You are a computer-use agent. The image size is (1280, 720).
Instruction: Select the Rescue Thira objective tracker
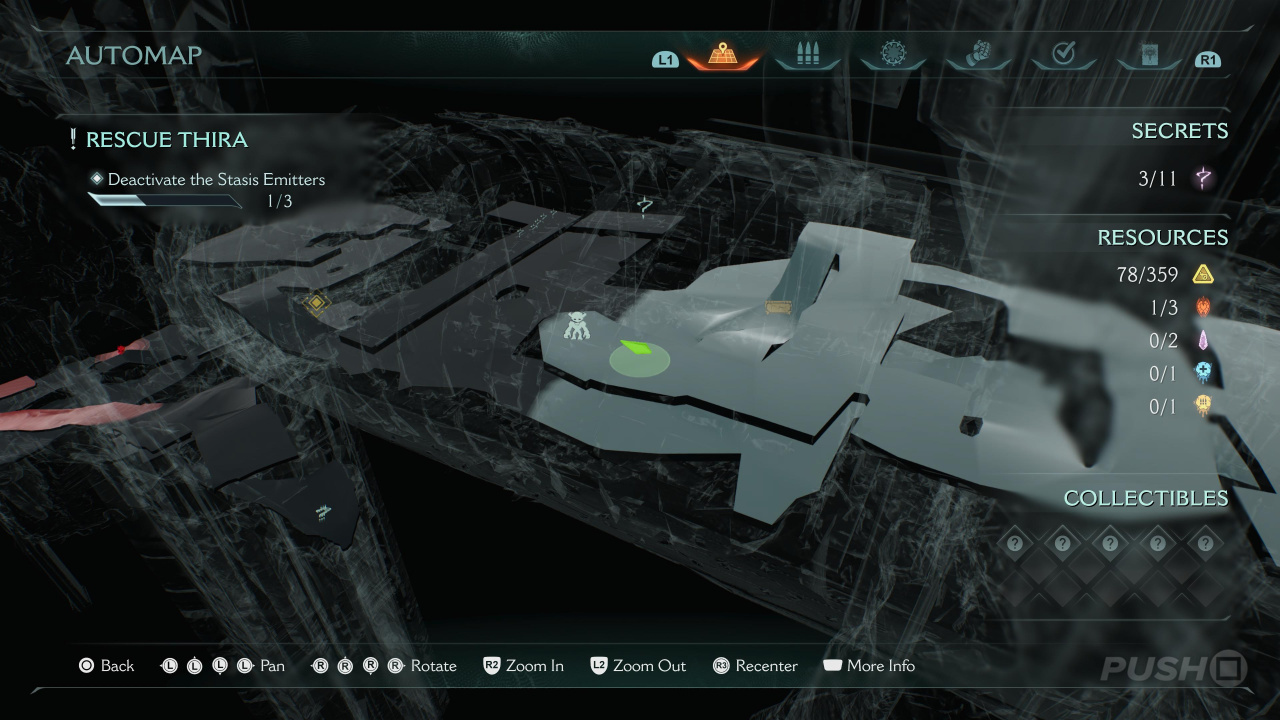(x=166, y=140)
